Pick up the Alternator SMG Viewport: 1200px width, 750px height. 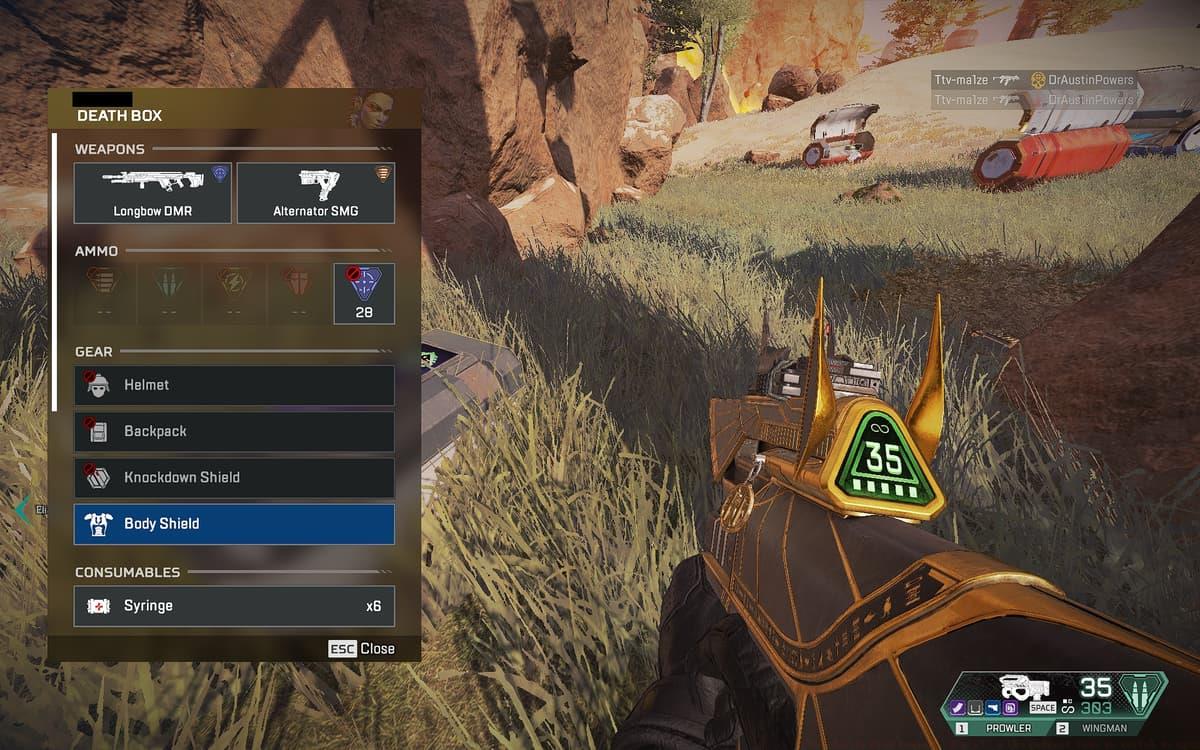(316, 193)
